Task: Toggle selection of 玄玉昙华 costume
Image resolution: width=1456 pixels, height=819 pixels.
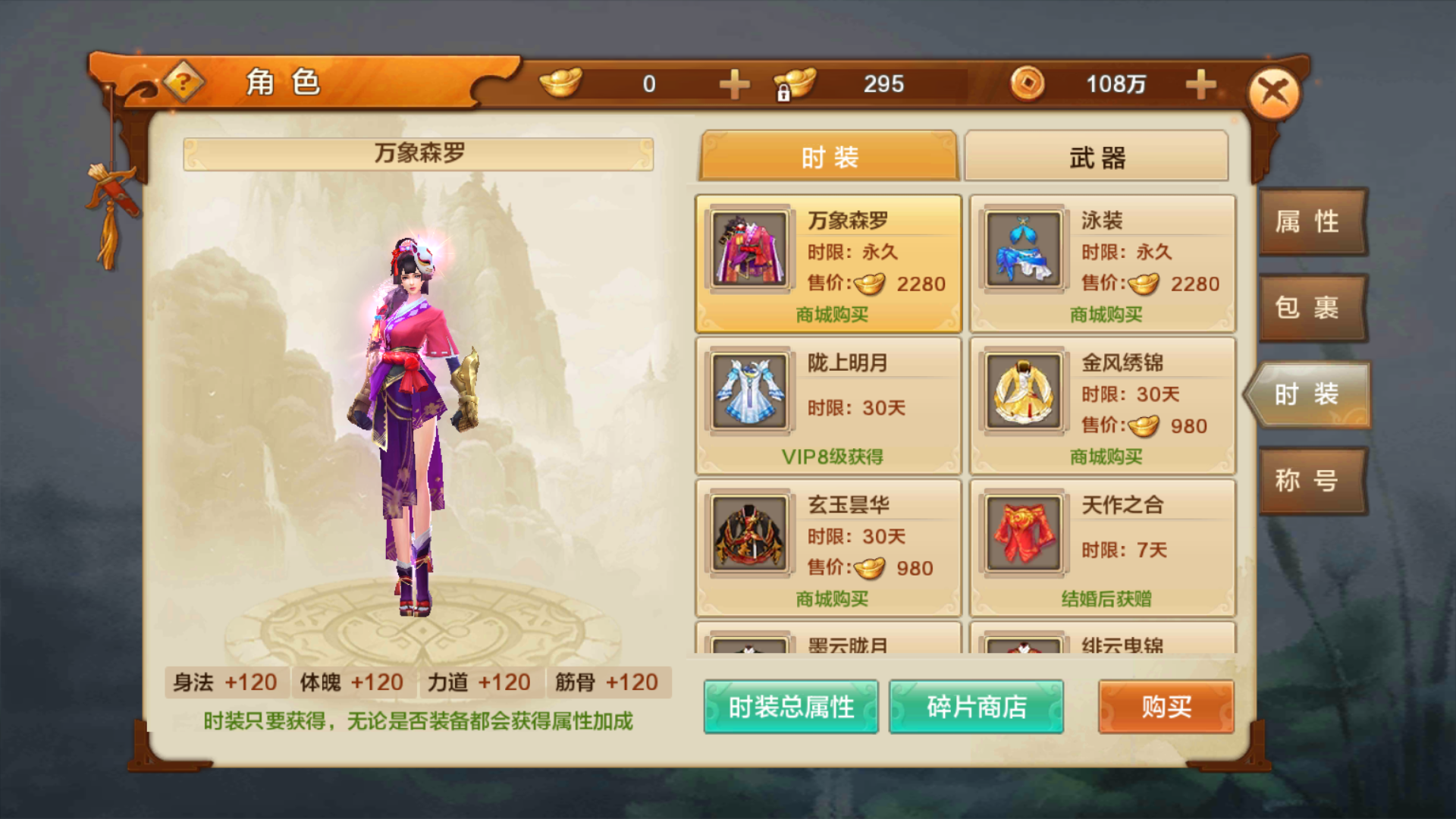Action: pyautogui.click(x=748, y=537)
